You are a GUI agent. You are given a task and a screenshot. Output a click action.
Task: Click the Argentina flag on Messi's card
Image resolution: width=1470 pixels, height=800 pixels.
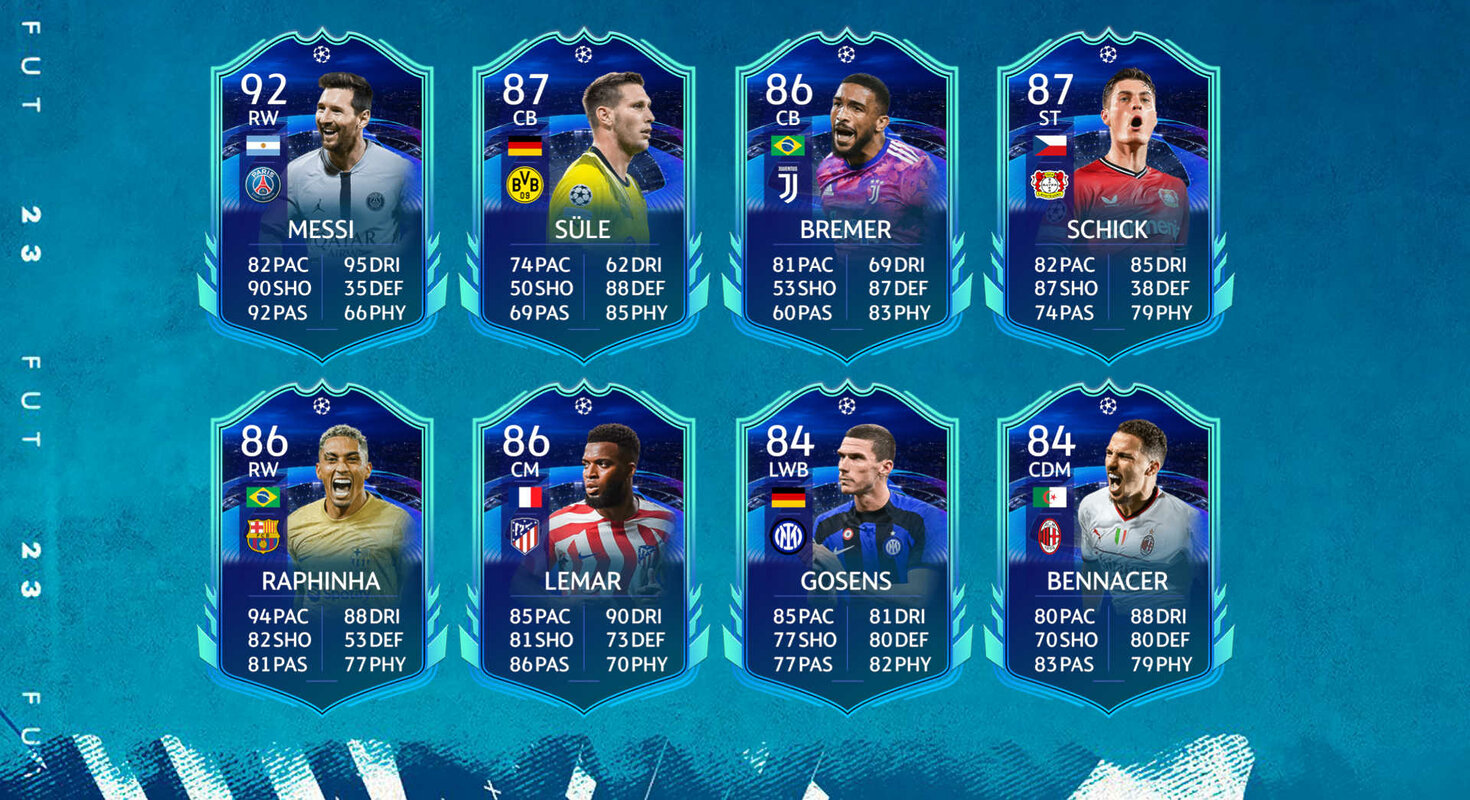pyautogui.click(x=263, y=143)
